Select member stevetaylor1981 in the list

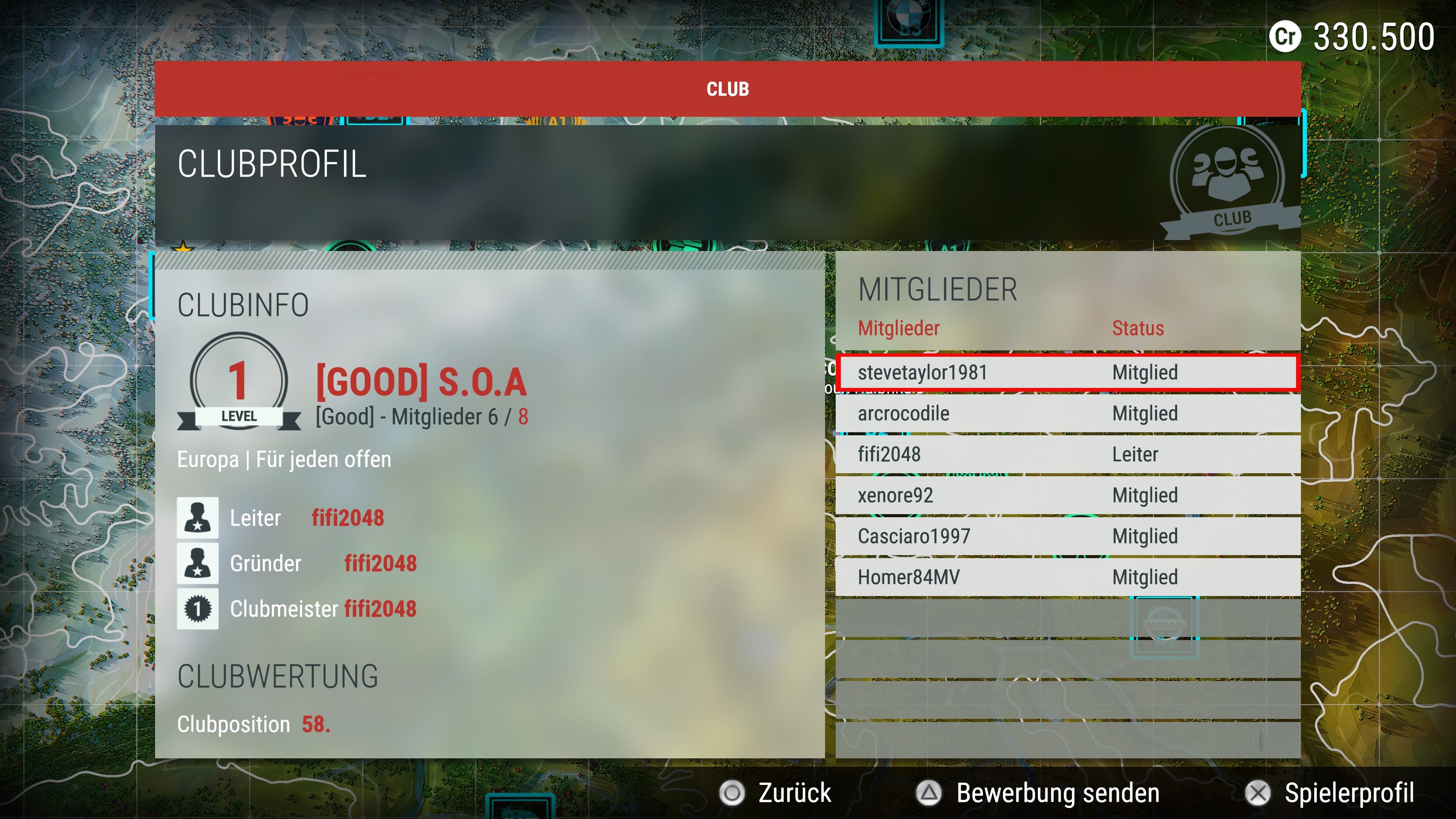pos(1067,372)
